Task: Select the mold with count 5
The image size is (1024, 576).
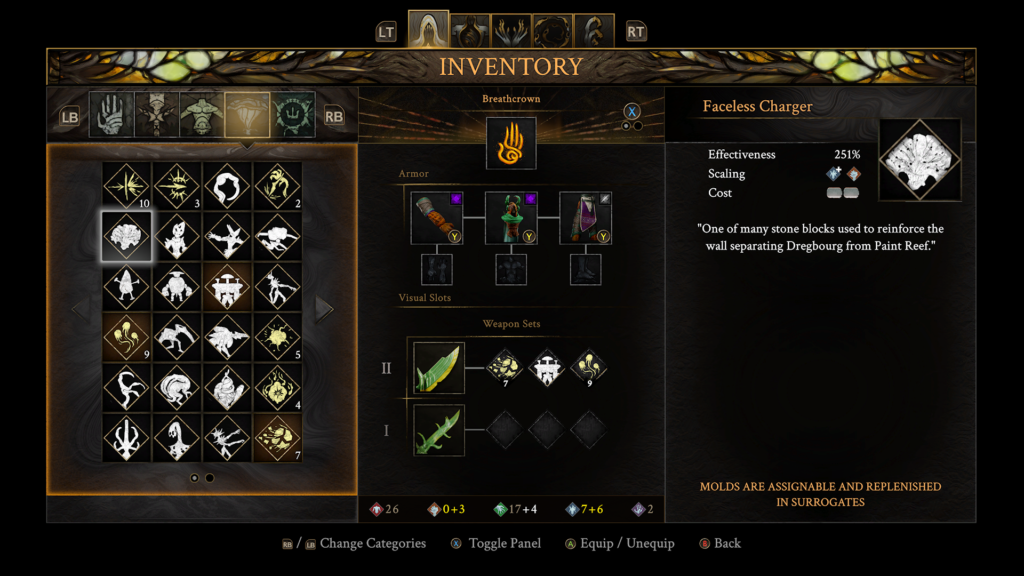Action: (x=277, y=338)
